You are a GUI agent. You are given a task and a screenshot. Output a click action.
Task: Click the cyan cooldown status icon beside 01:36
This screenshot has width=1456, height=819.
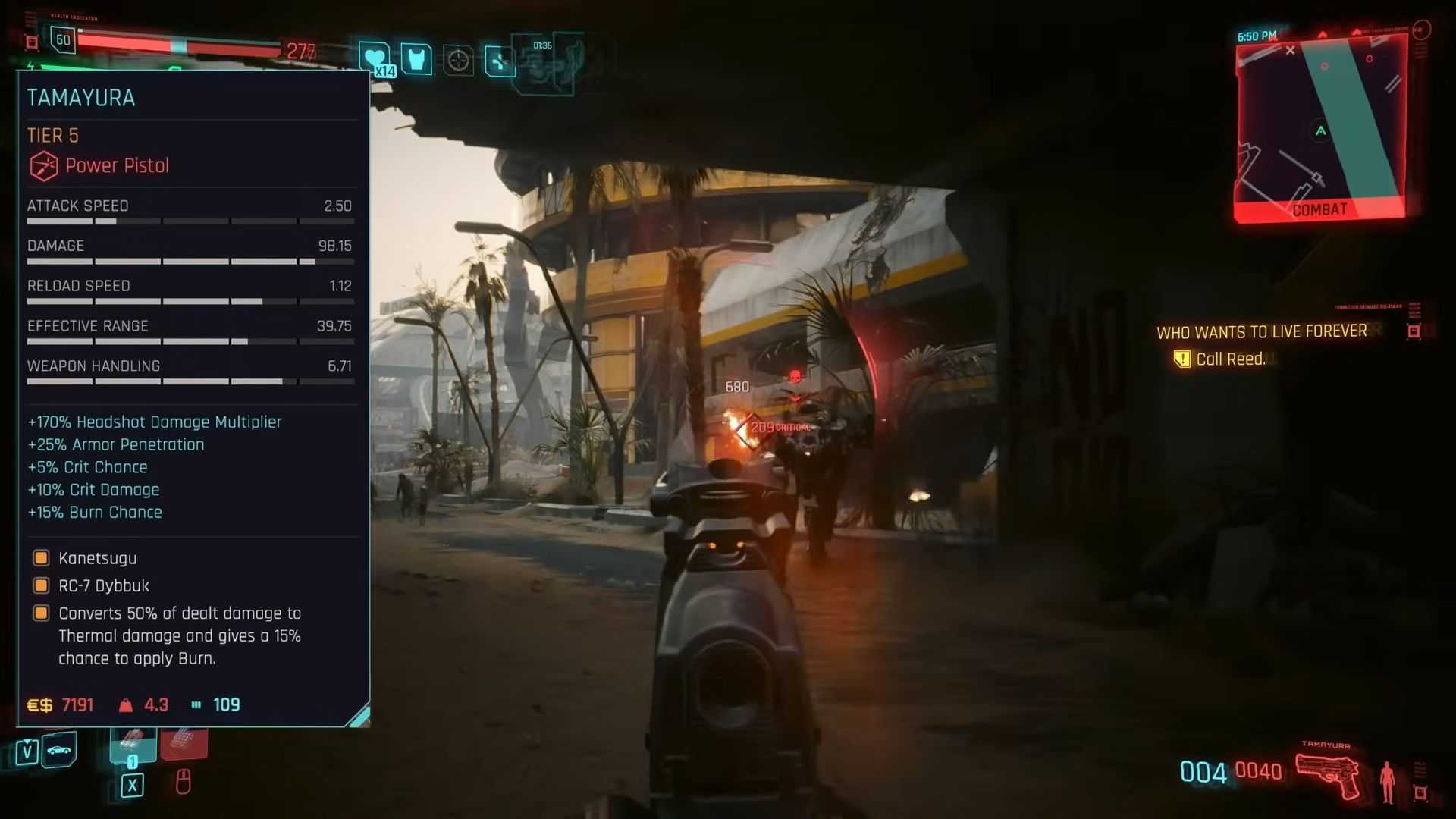click(500, 61)
